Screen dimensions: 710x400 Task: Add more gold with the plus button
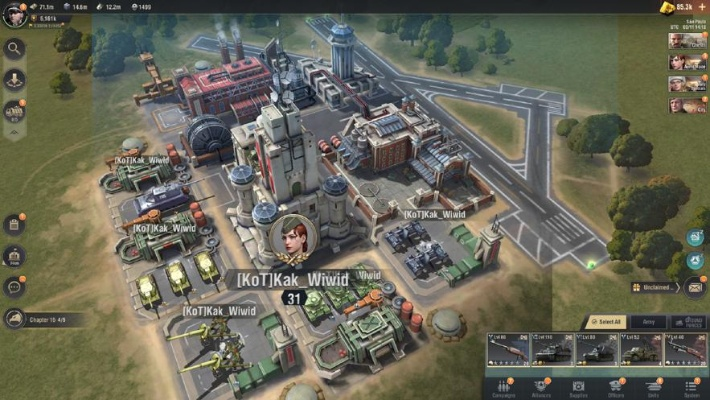pyautogui.click(x=702, y=8)
